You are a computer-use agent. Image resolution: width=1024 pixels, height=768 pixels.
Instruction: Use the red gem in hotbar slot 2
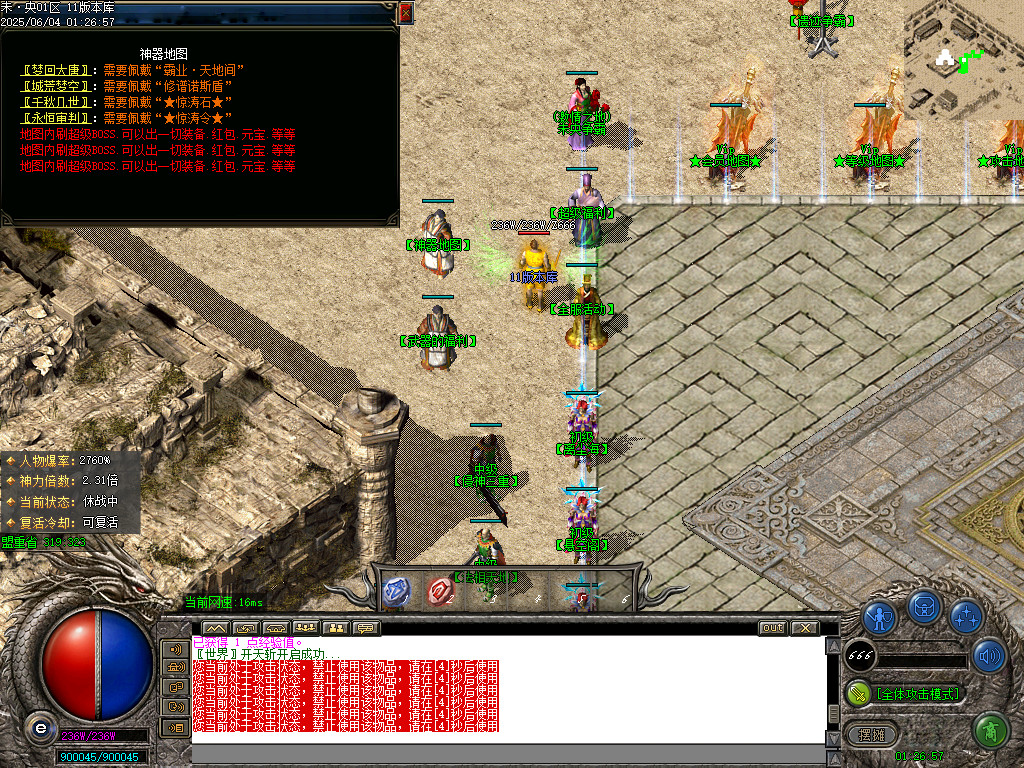pos(441,591)
